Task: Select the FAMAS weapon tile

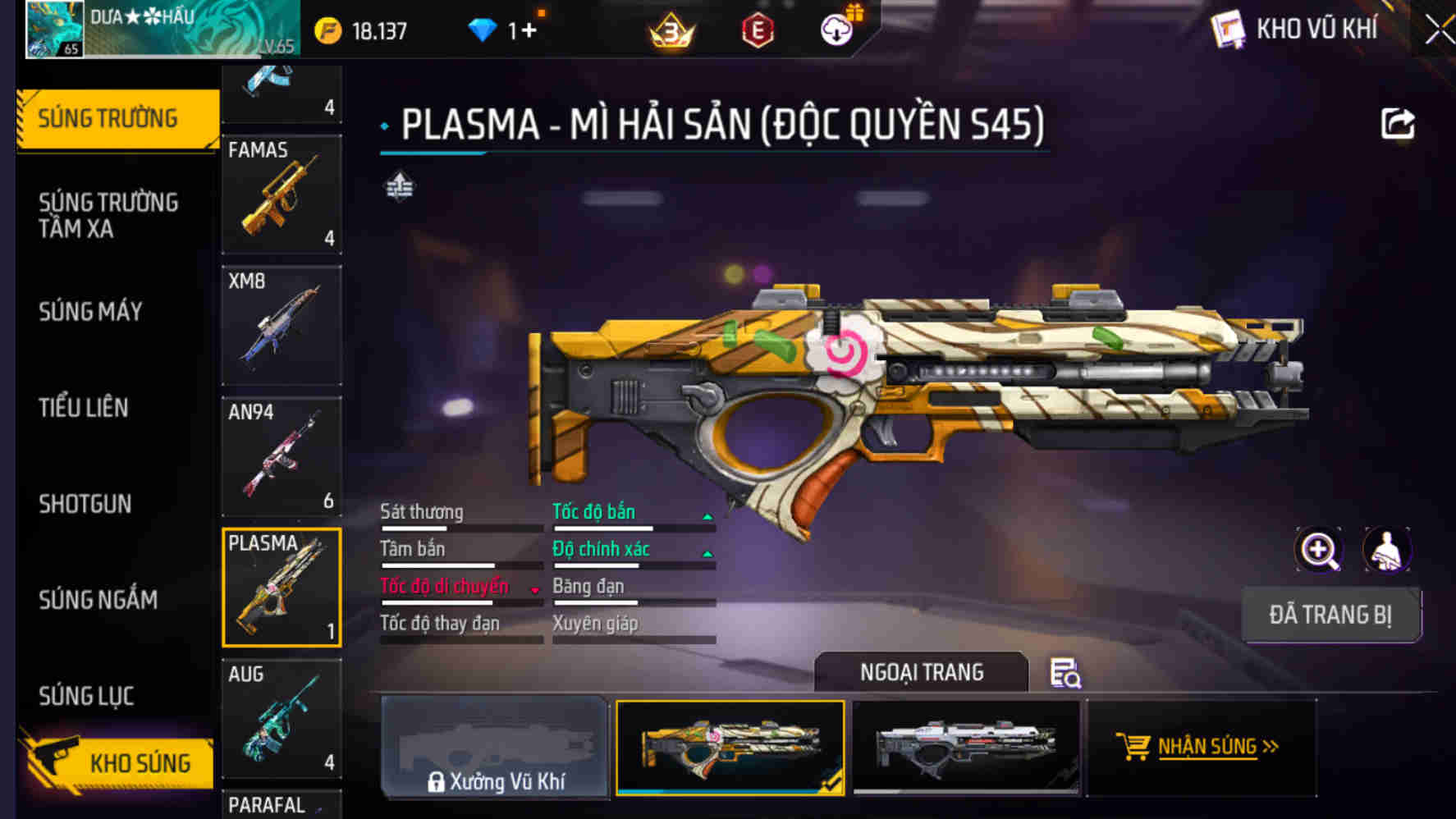Action: [282, 194]
